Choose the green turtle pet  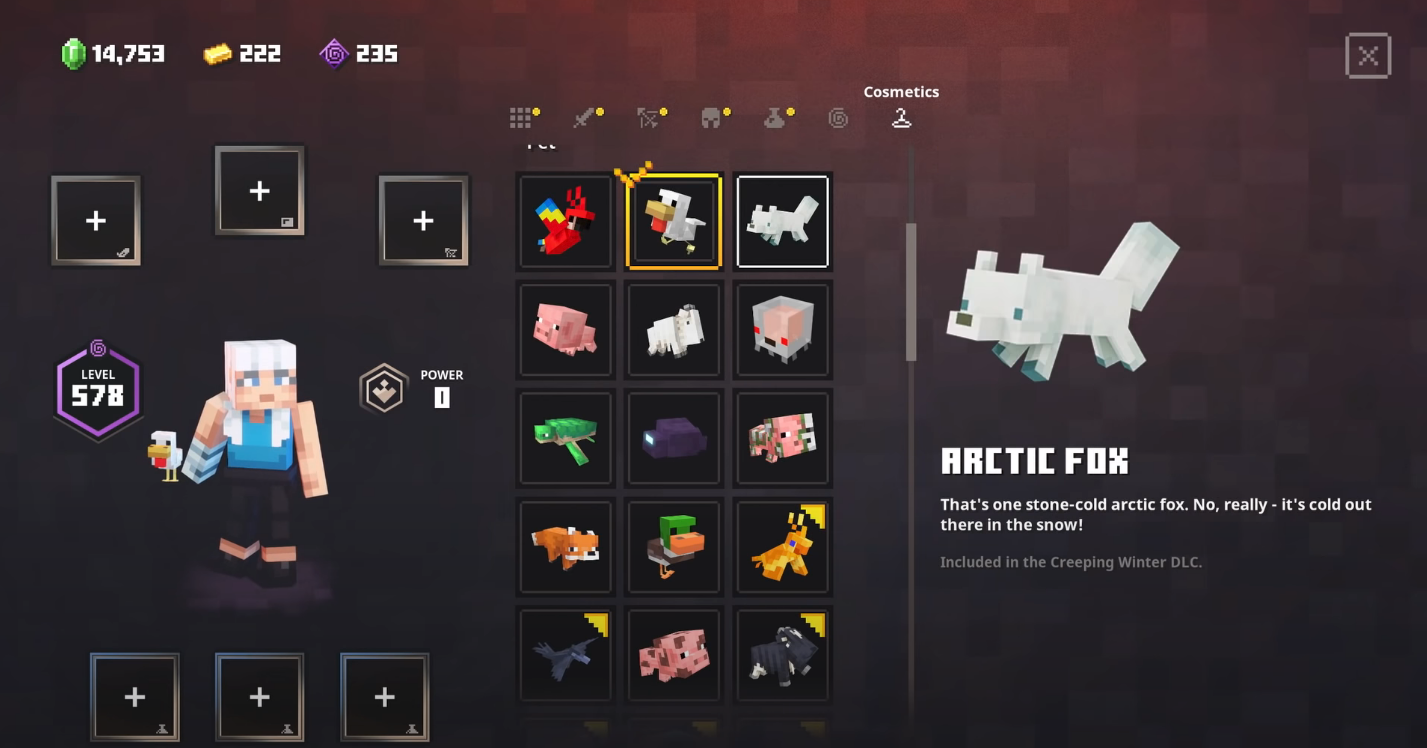[x=565, y=438]
